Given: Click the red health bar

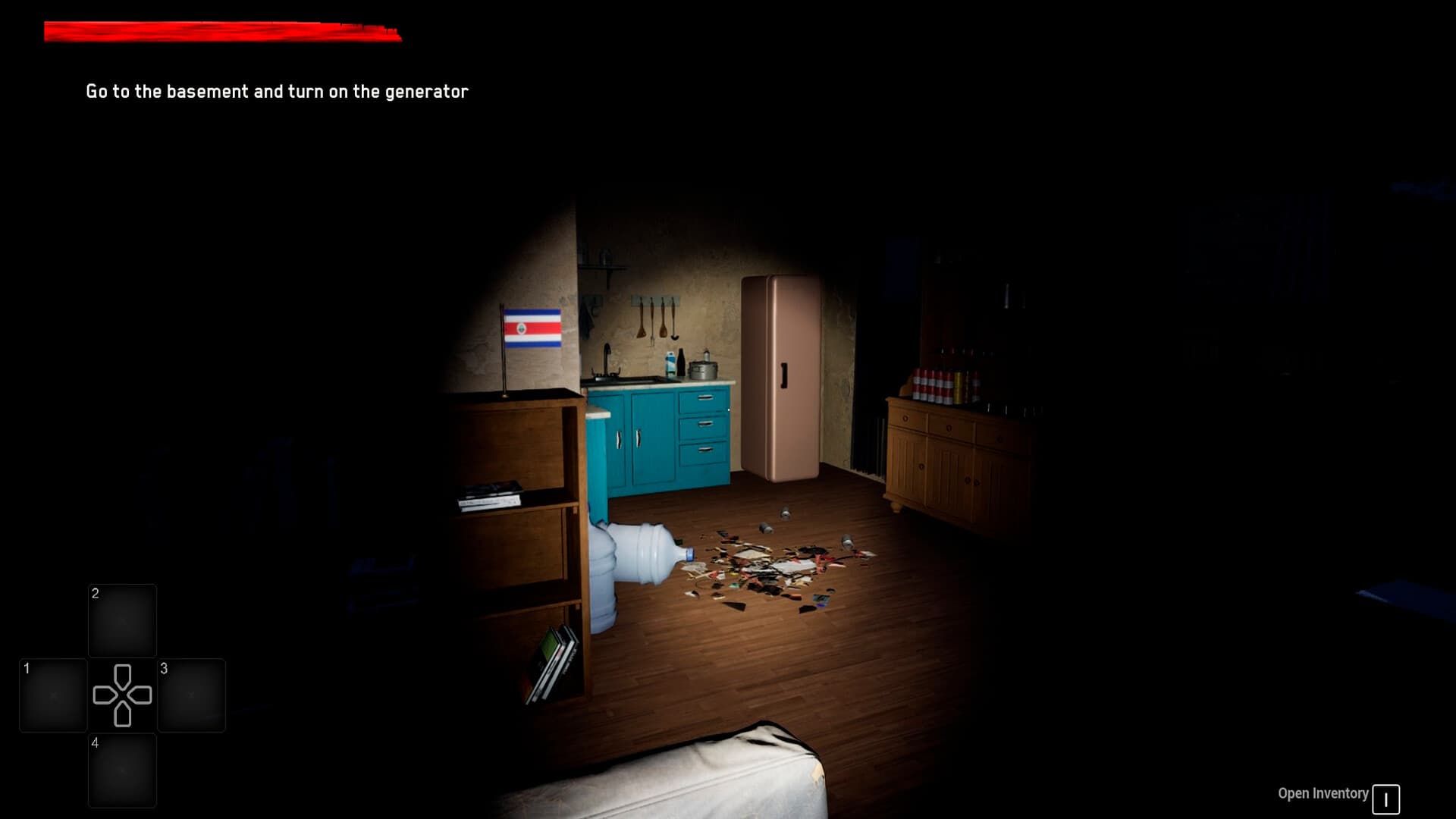Looking at the screenshot, I should (x=220, y=30).
